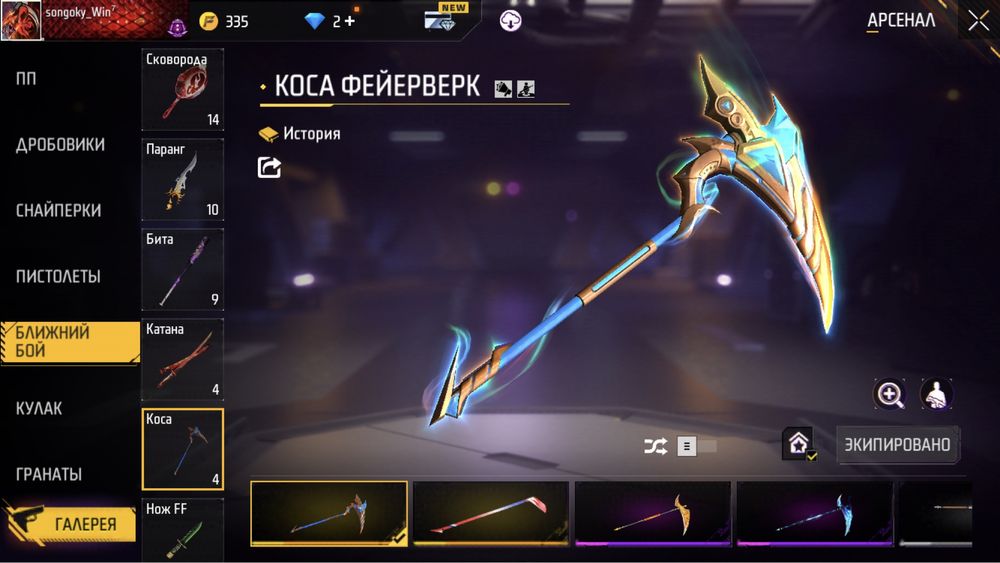
Task: Open the История story for this skin
Action: [300, 134]
